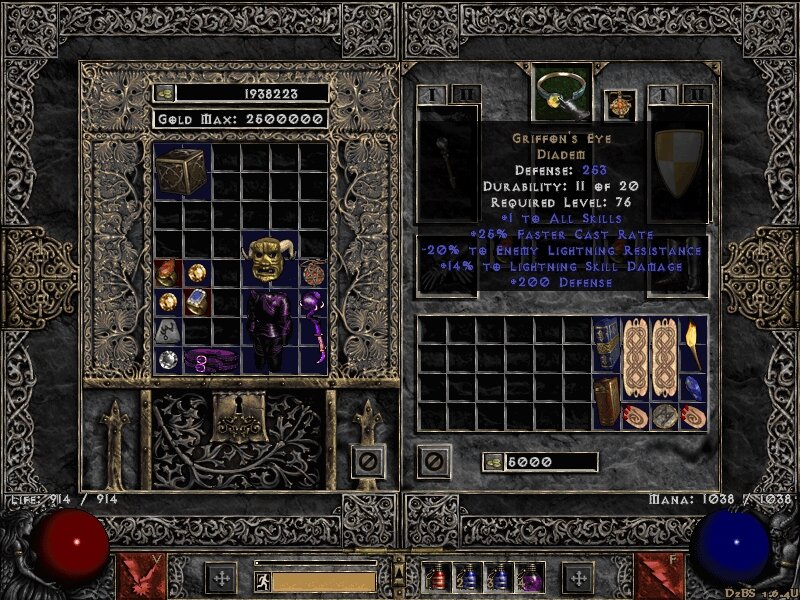Pick up the torch charm in the inventory
The height and width of the screenshot is (600, 800).
point(693,345)
